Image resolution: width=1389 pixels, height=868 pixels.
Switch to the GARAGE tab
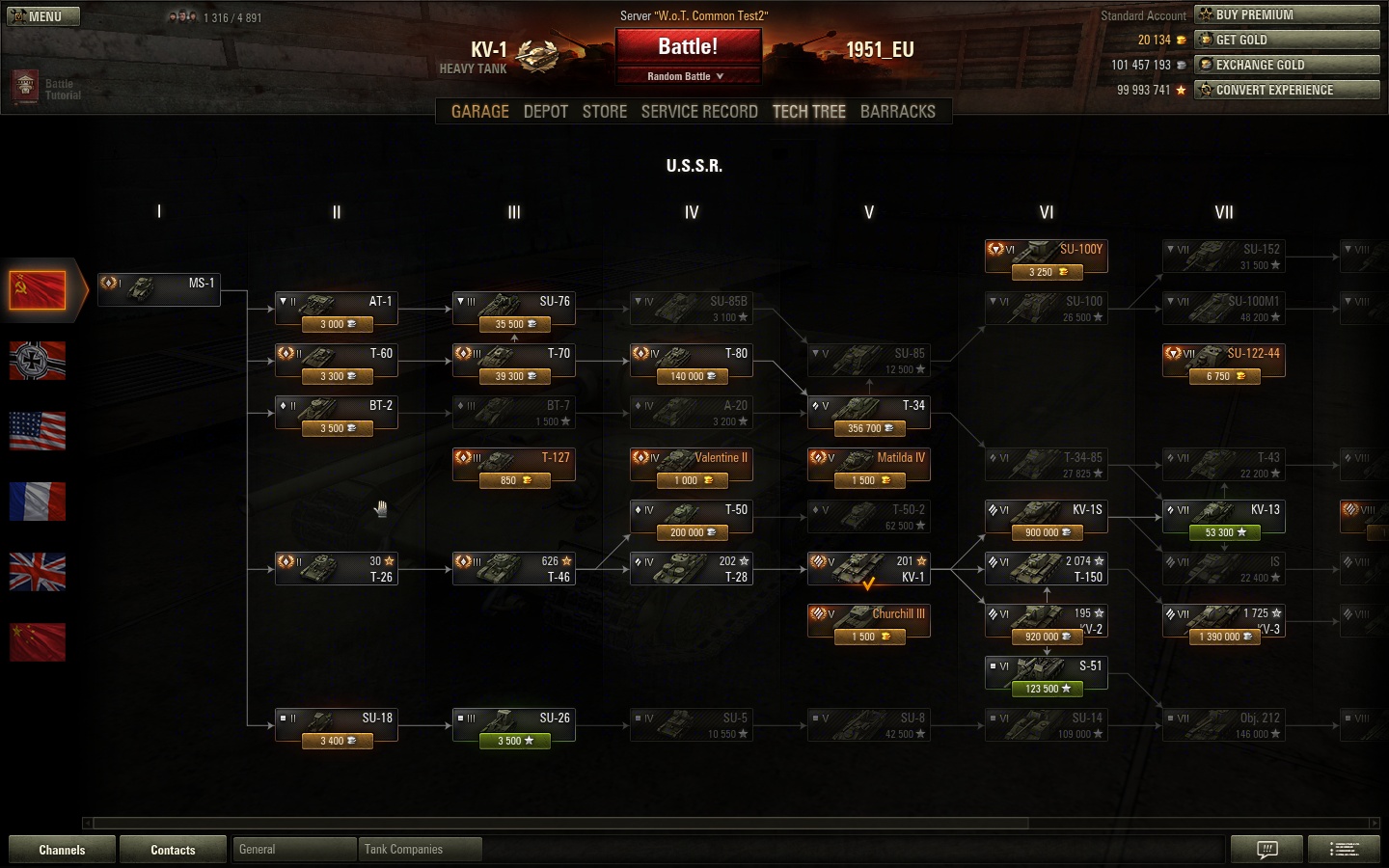(x=479, y=112)
